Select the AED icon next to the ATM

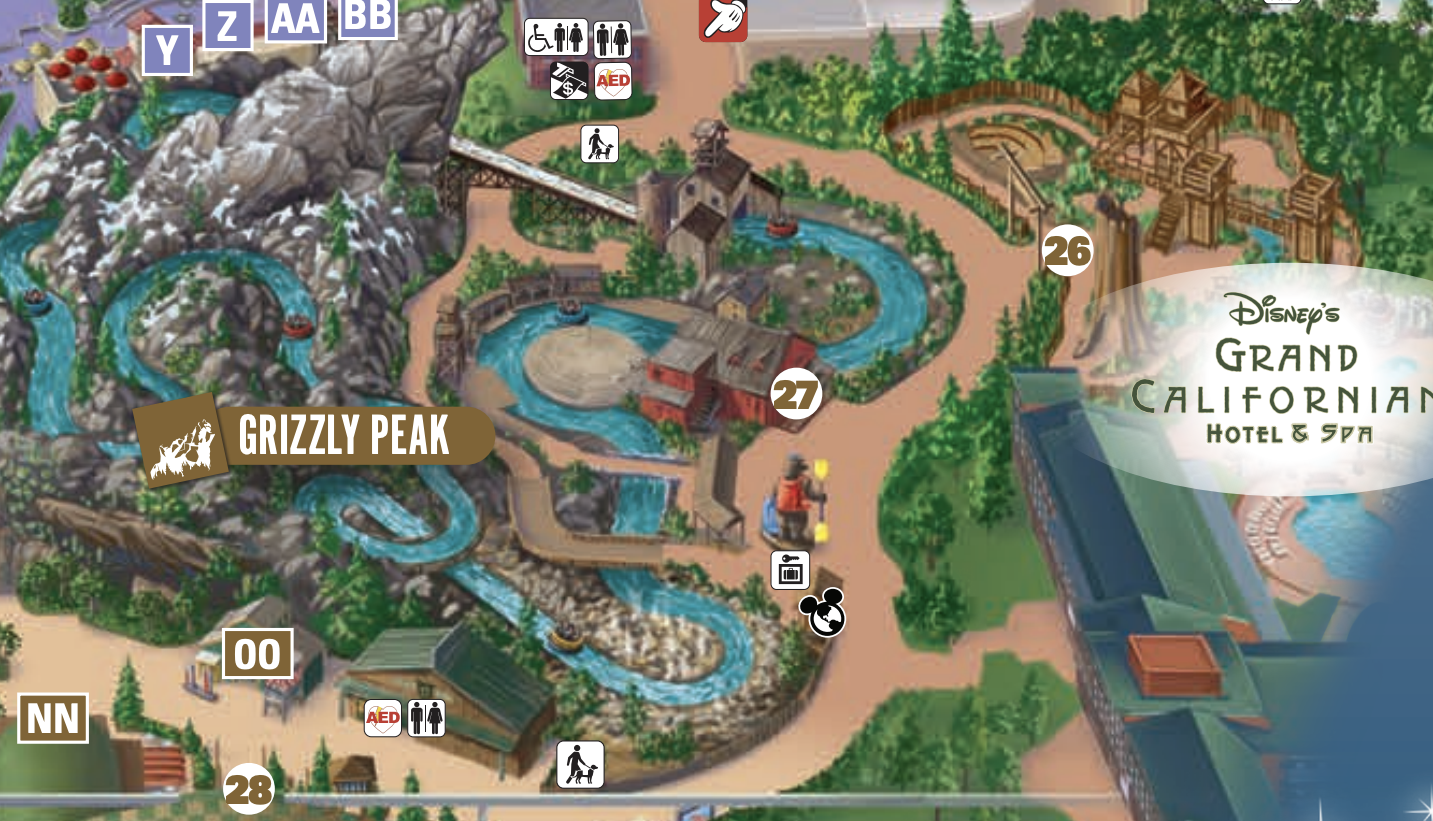click(x=613, y=80)
